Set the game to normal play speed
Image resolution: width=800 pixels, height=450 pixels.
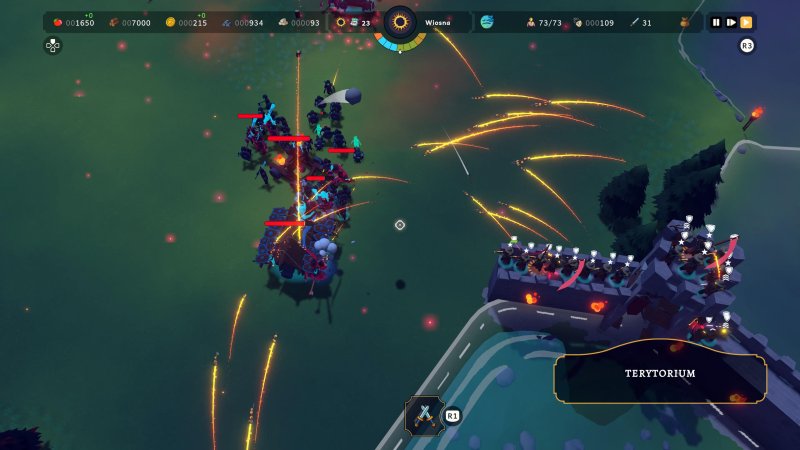coord(731,22)
